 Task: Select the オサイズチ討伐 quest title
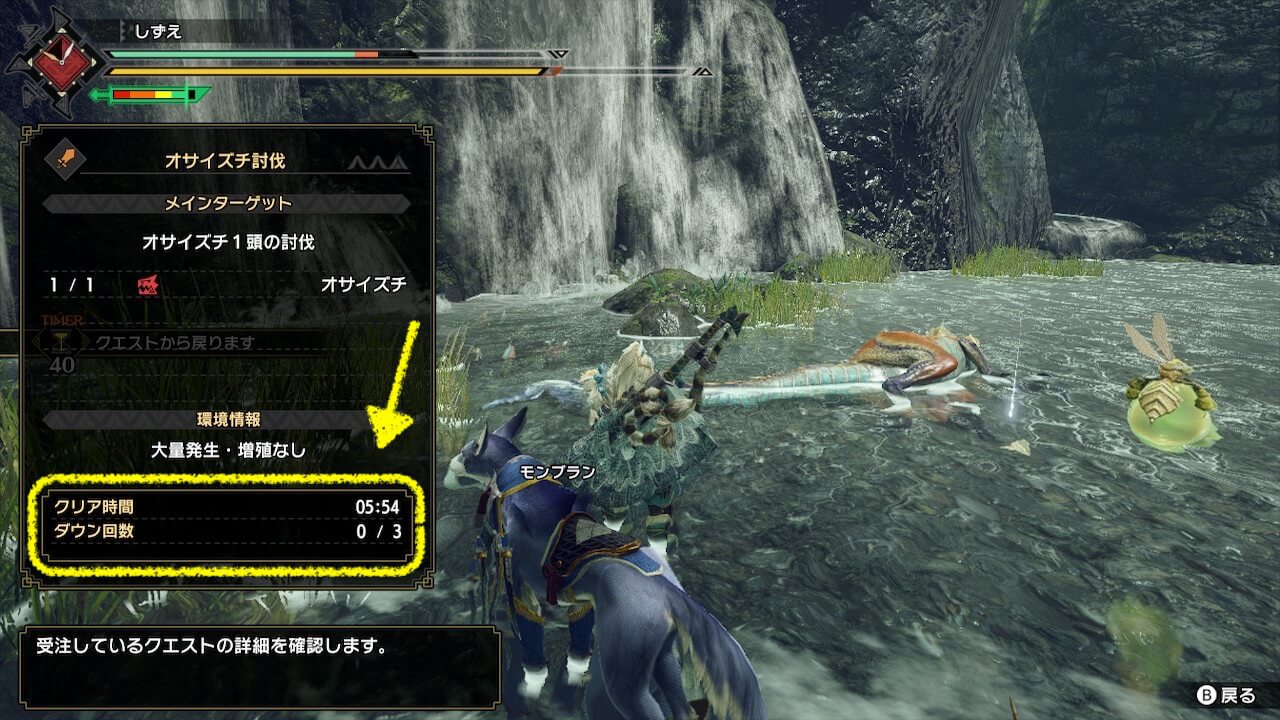tap(226, 158)
